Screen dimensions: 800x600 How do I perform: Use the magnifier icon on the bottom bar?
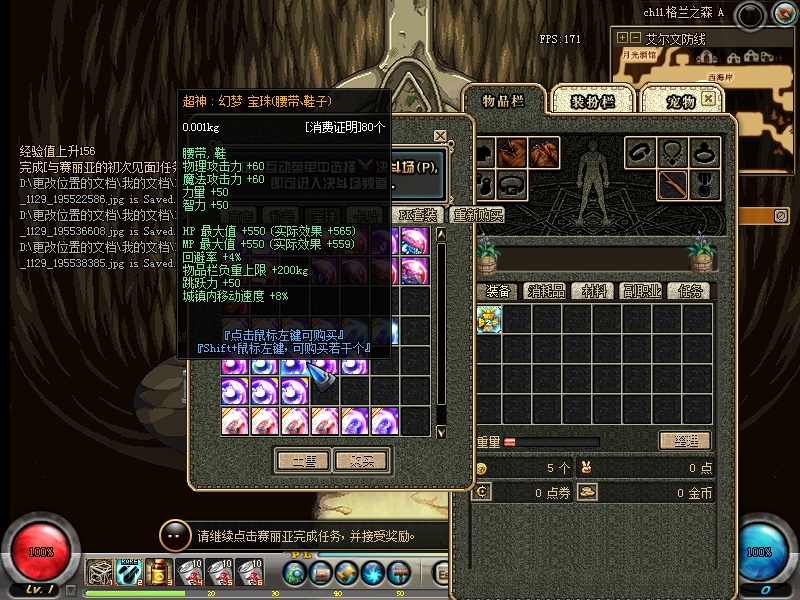pyautogui.click(x=294, y=574)
